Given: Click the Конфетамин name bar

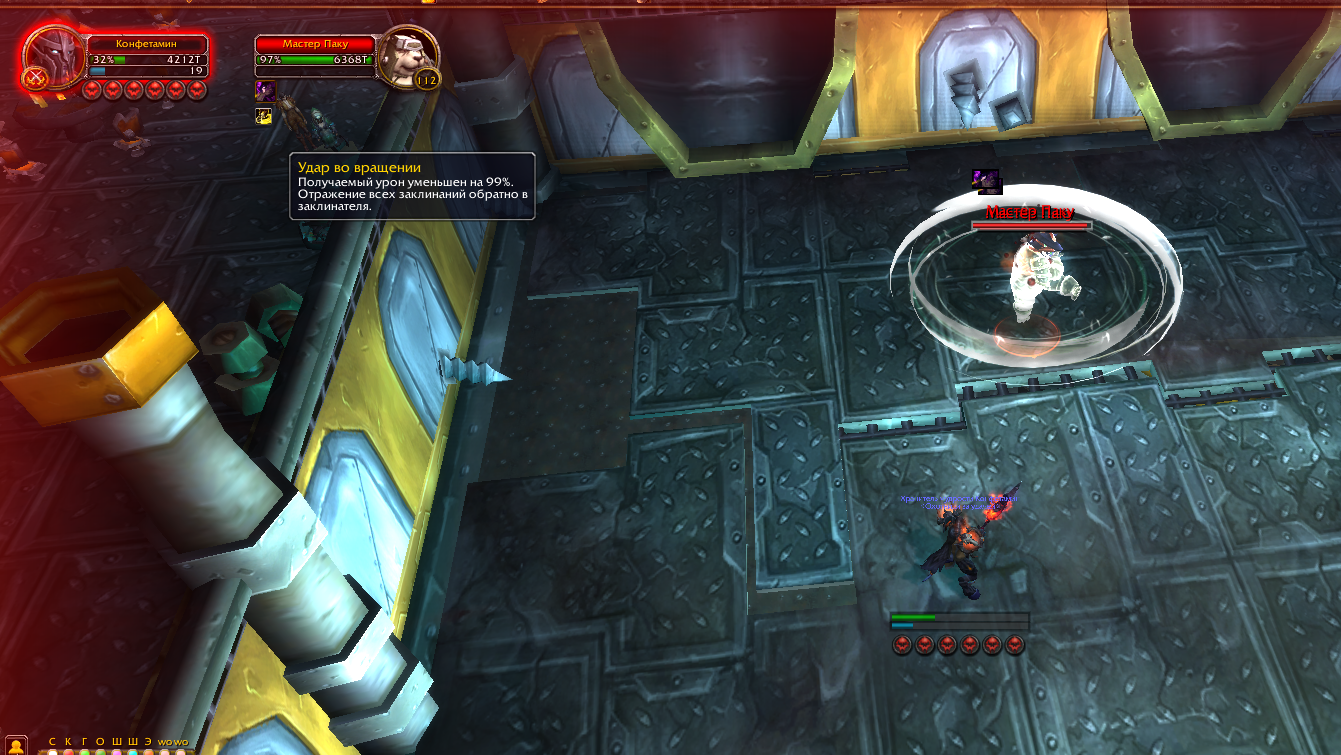Looking at the screenshot, I should tap(148, 45).
